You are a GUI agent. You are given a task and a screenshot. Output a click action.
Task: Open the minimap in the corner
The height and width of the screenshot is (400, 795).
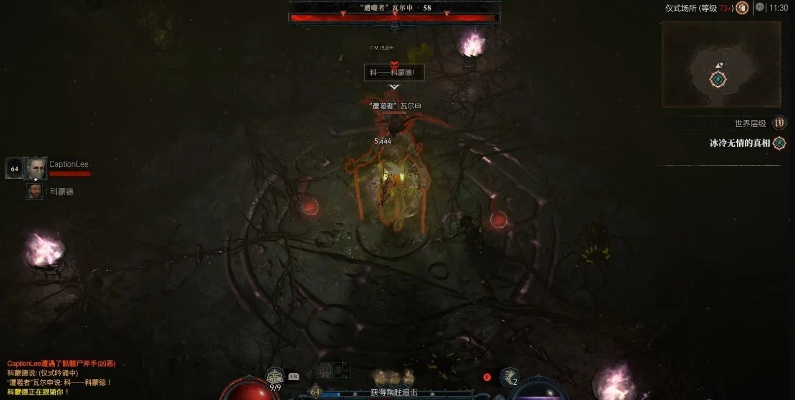(719, 66)
